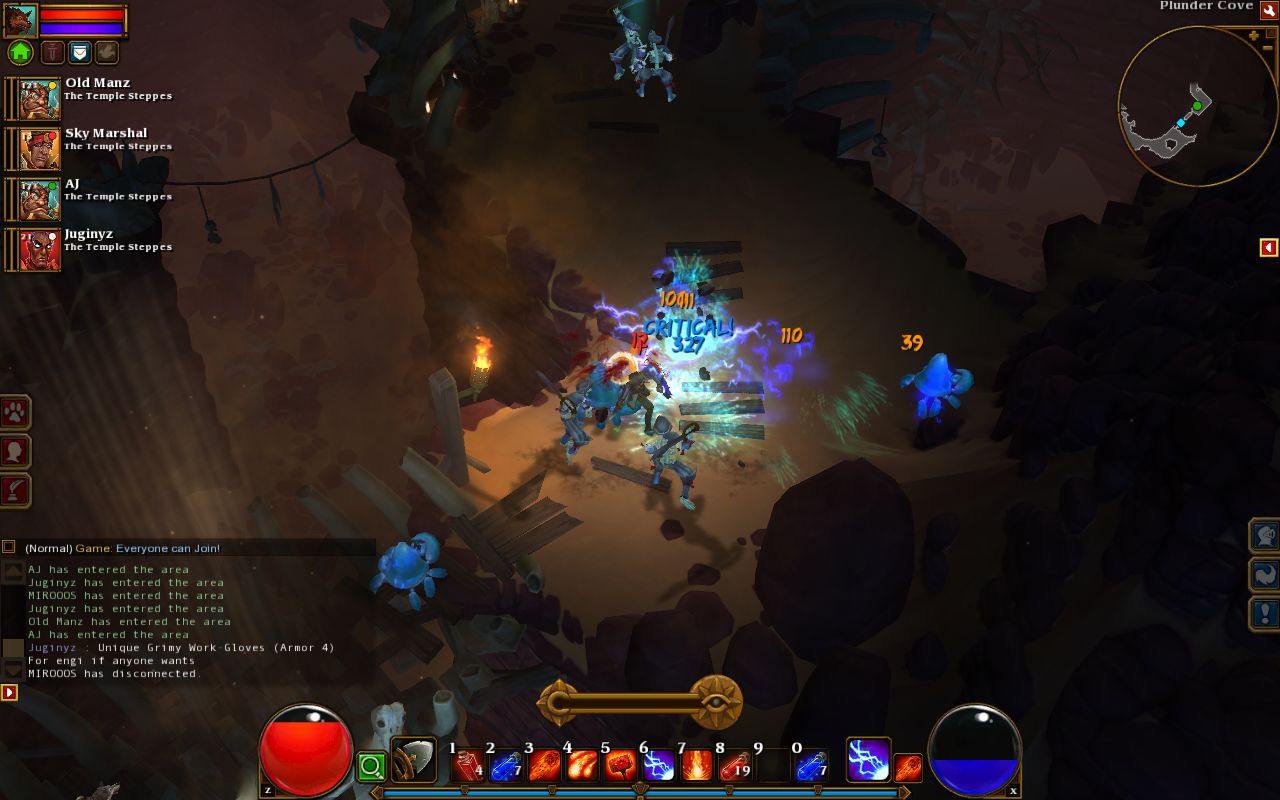Select AJ in the party list
Image resolution: width=1280 pixels, height=800 pixels.
pyautogui.click(x=40, y=198)
